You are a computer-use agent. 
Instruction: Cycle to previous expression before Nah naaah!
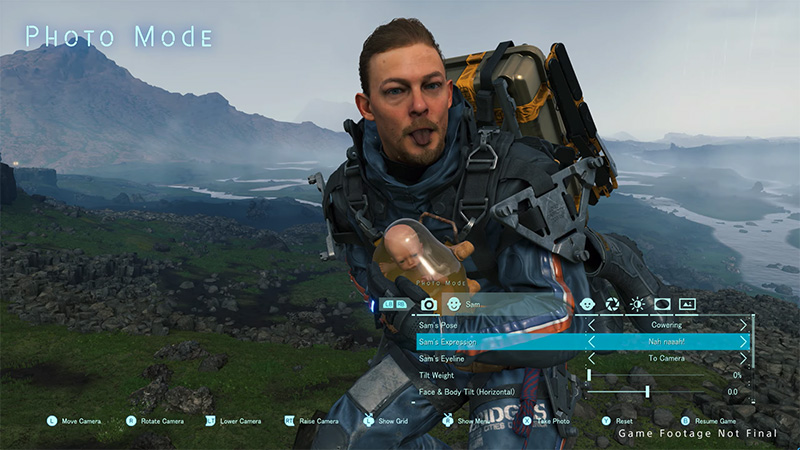591,342
